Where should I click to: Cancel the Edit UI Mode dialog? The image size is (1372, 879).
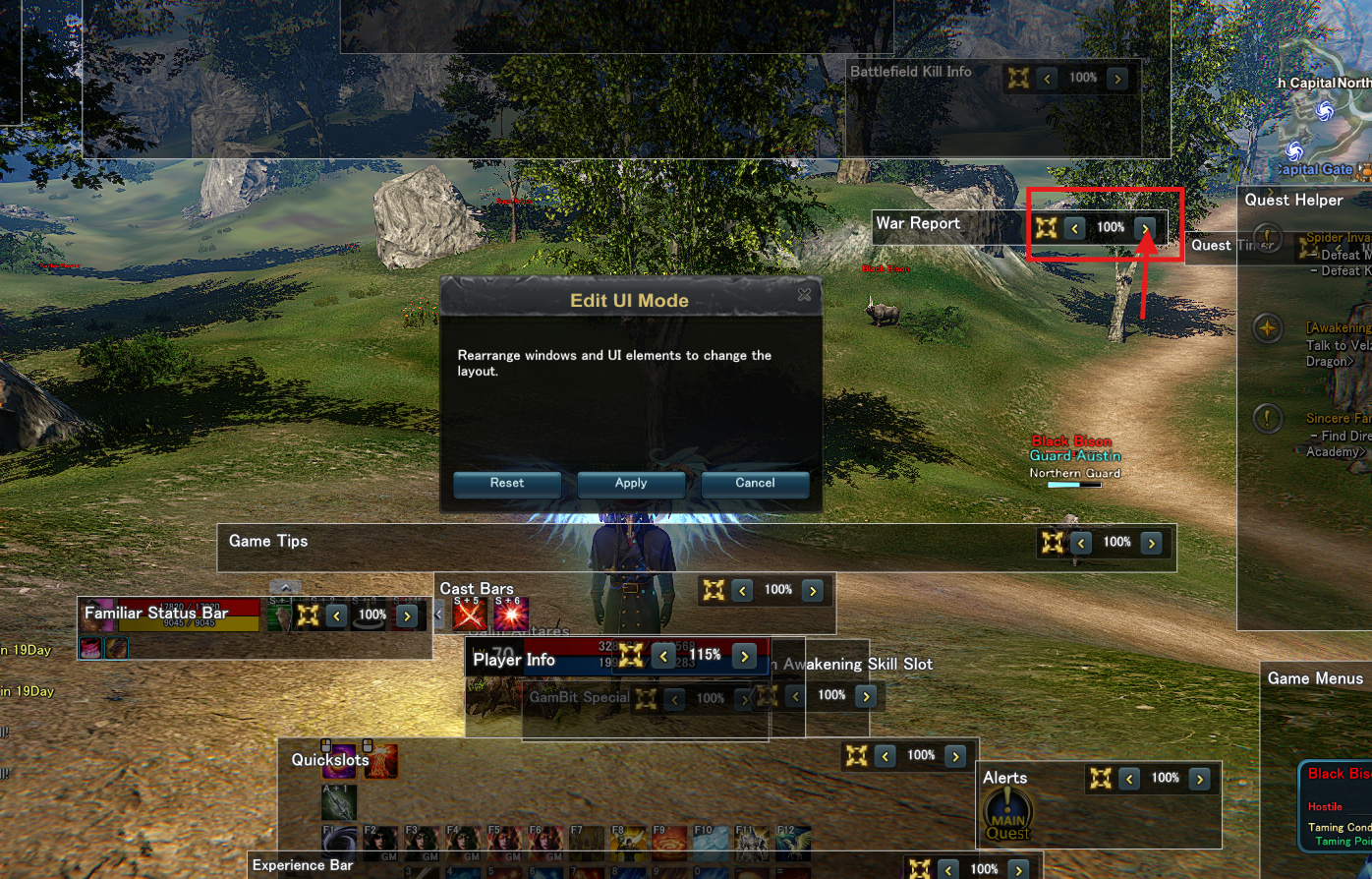755,484
